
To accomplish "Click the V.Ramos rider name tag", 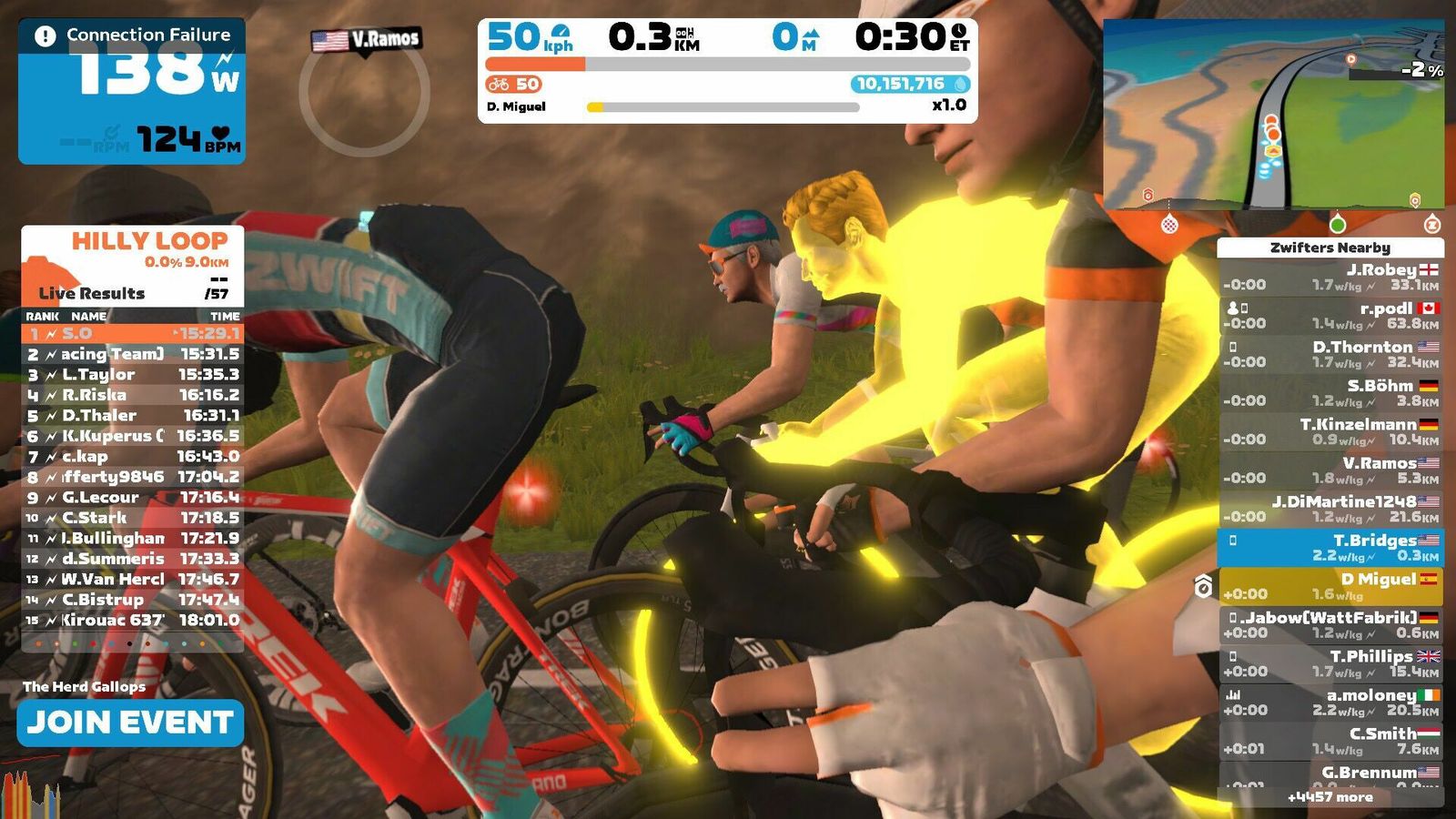I will [x=367, y=39].
